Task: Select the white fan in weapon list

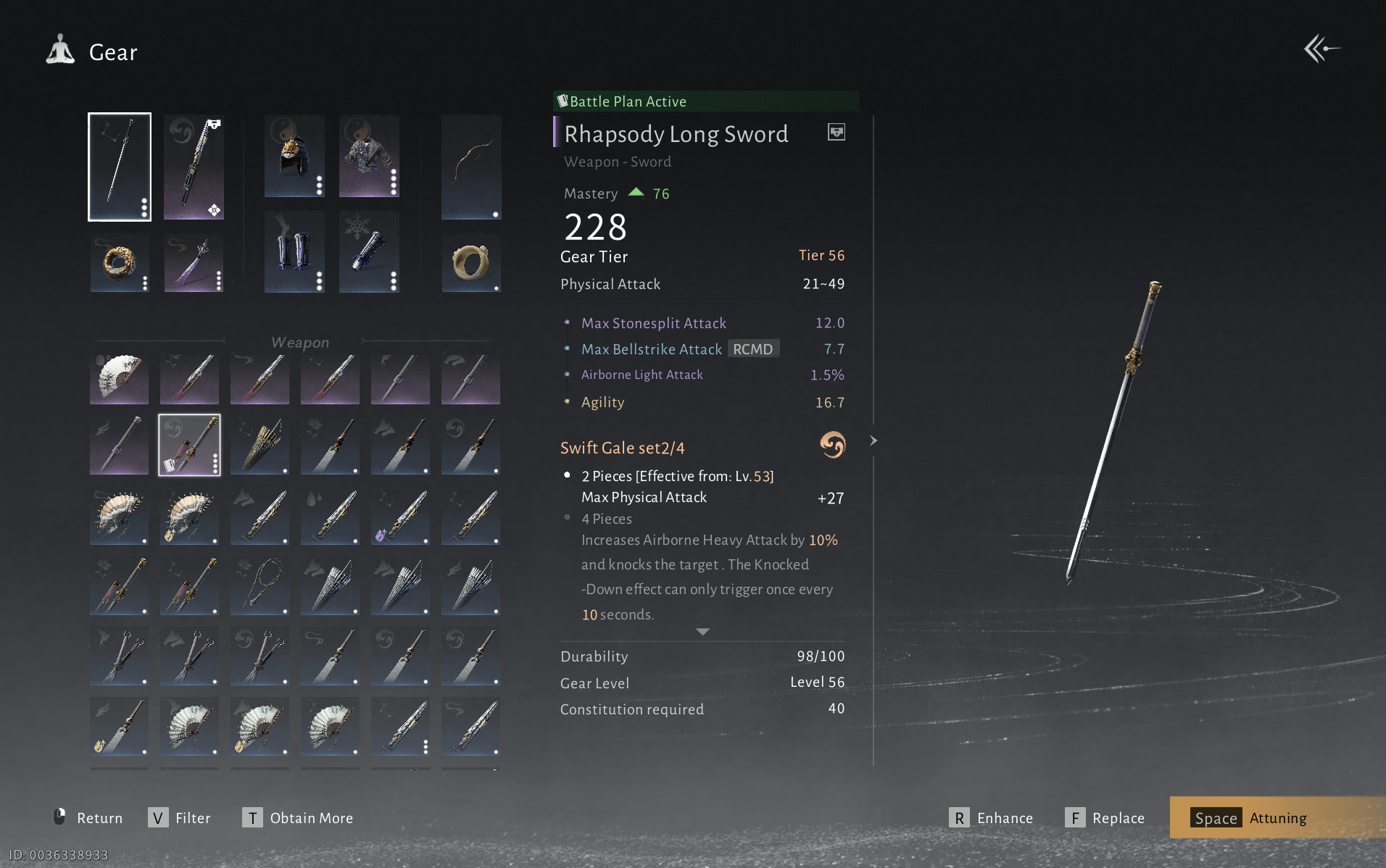Action: pyautogui.click(x=119, y=377)
